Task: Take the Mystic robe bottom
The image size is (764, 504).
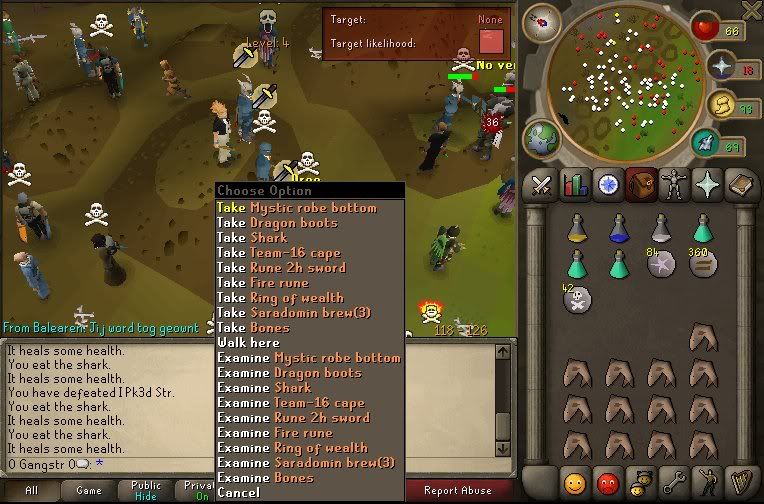Action: pos(297,208)
